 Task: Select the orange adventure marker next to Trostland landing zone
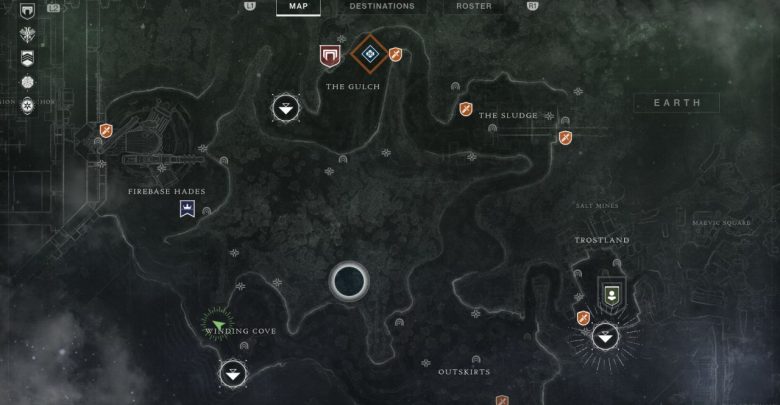point(583,318)
